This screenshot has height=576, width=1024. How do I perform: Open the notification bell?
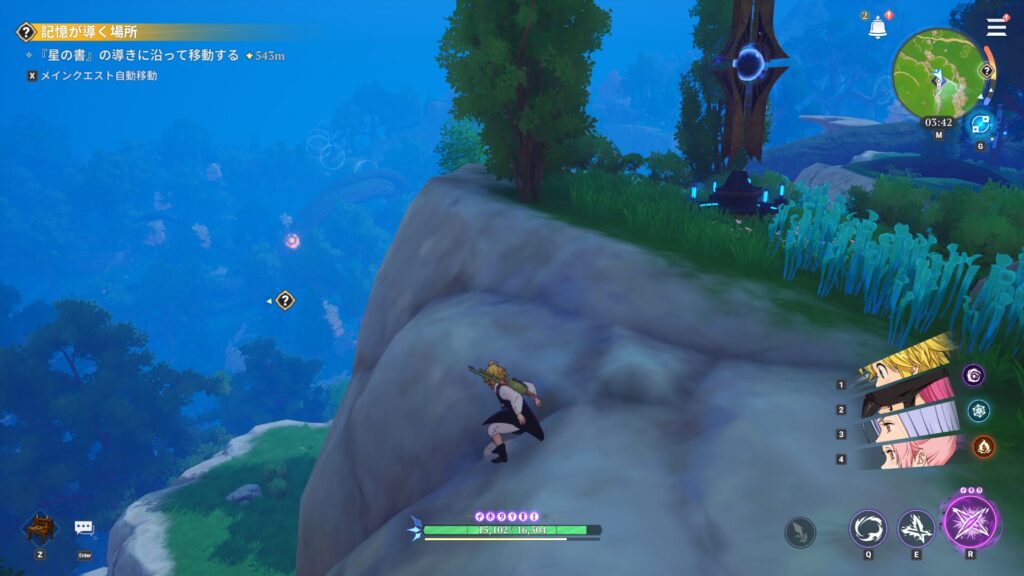878,27
